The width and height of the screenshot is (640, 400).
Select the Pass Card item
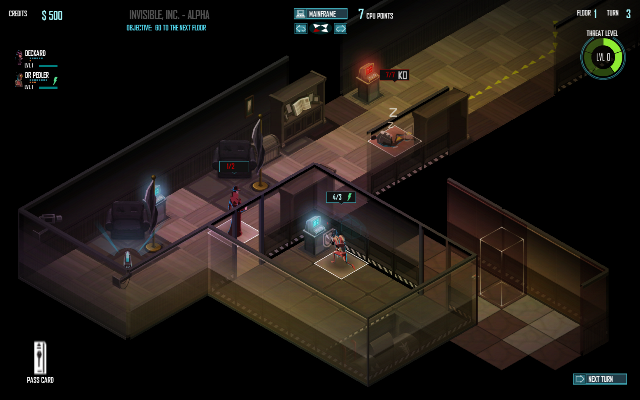click(40, 358)
